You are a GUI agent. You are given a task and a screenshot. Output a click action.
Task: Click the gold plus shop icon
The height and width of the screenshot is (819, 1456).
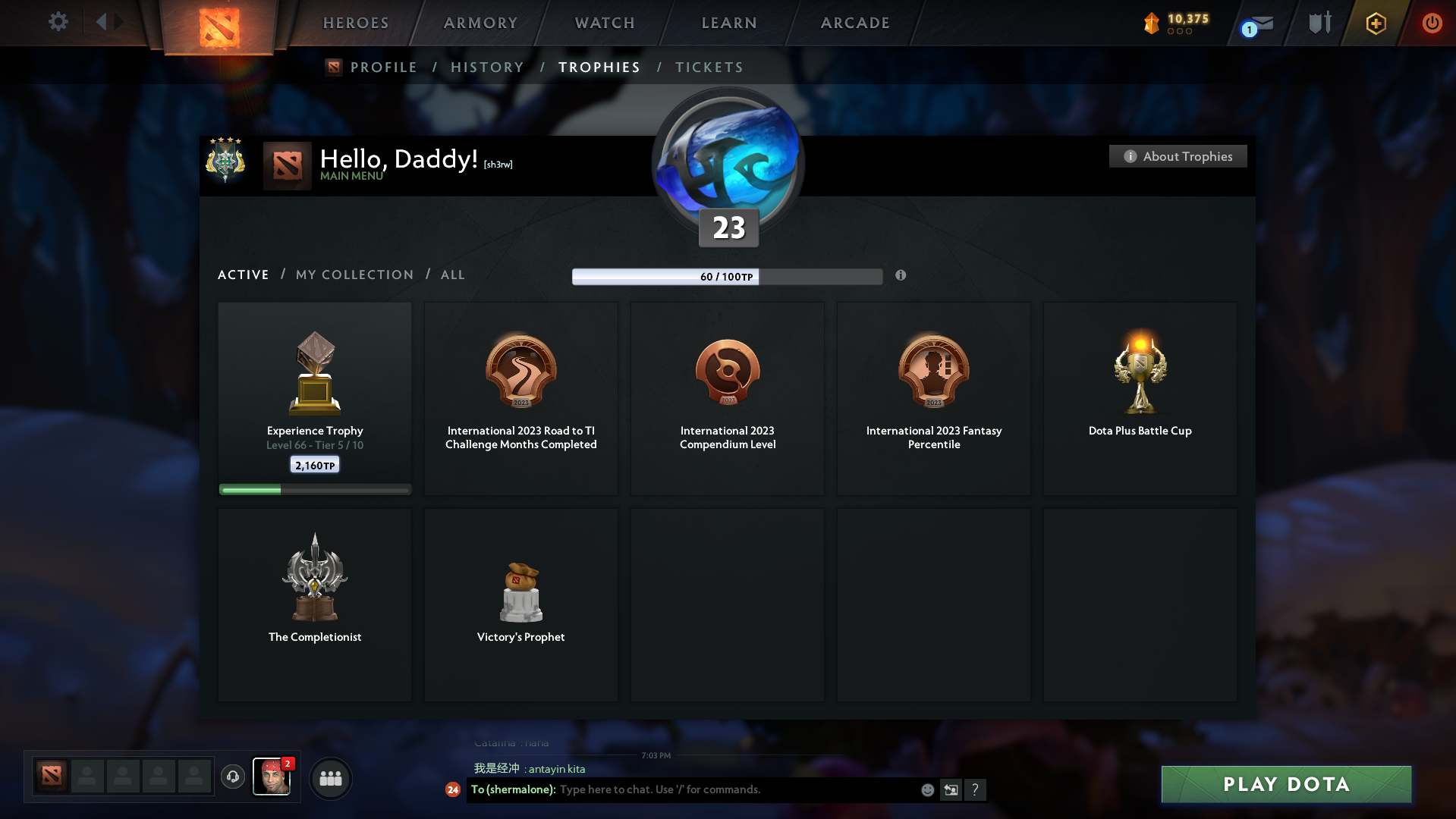[x=1376, y=24]
